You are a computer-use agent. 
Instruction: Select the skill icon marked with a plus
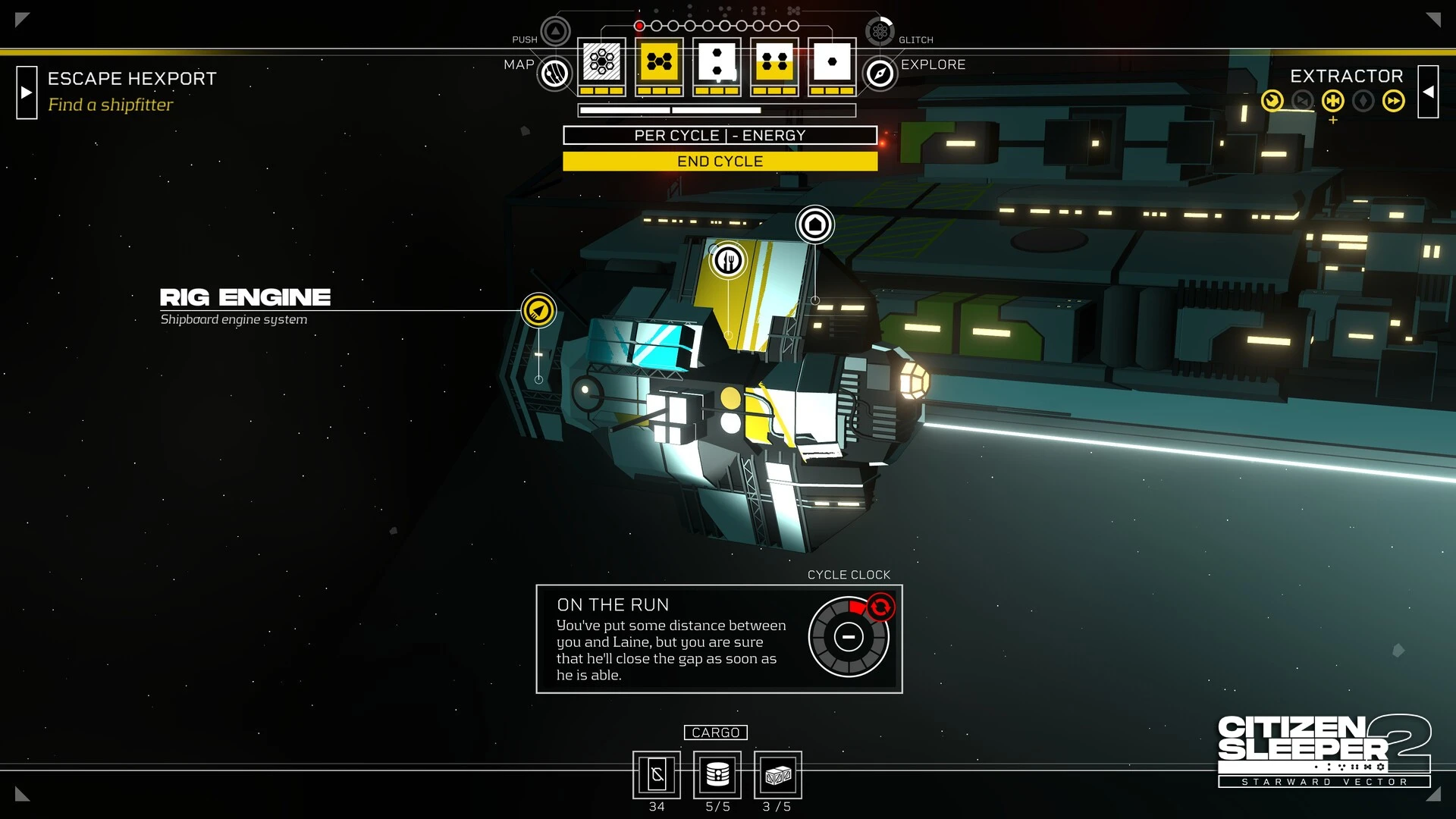point(1332,101)
